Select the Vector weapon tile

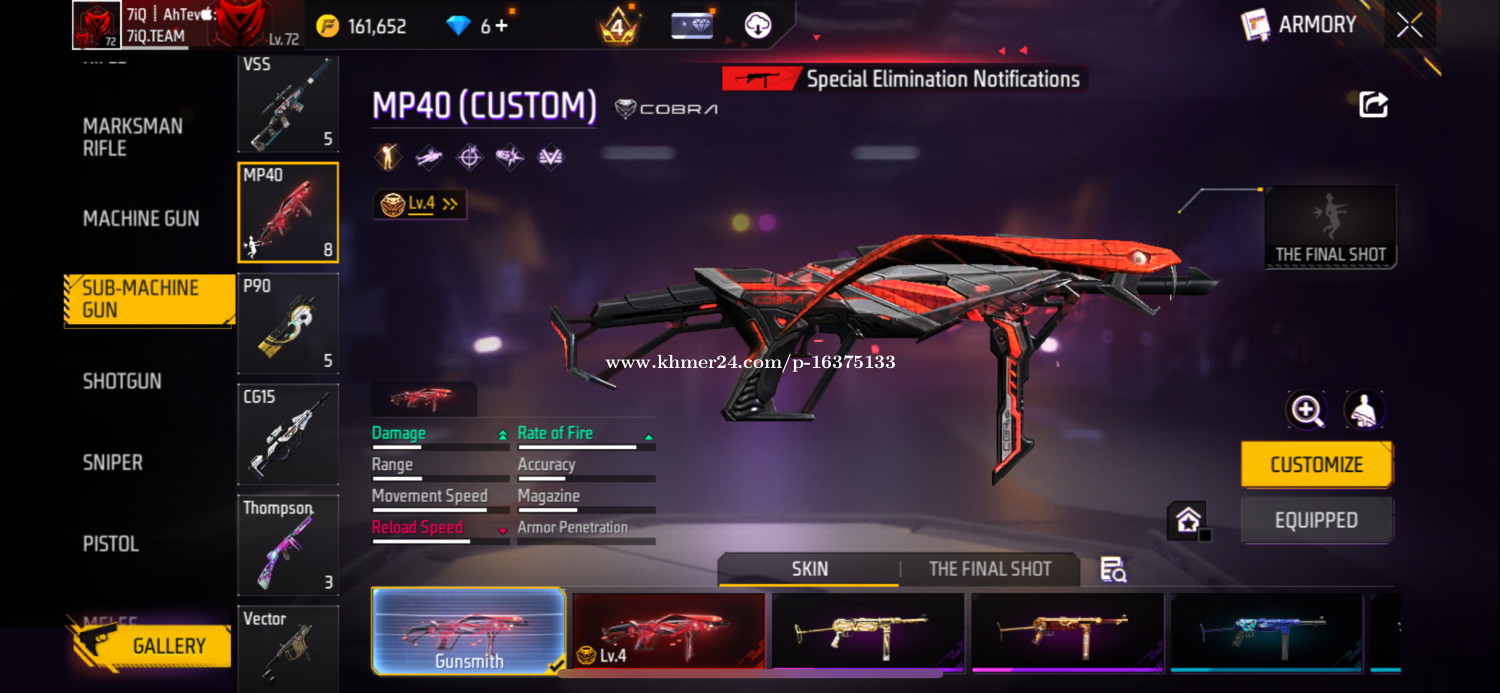[288, 648]
